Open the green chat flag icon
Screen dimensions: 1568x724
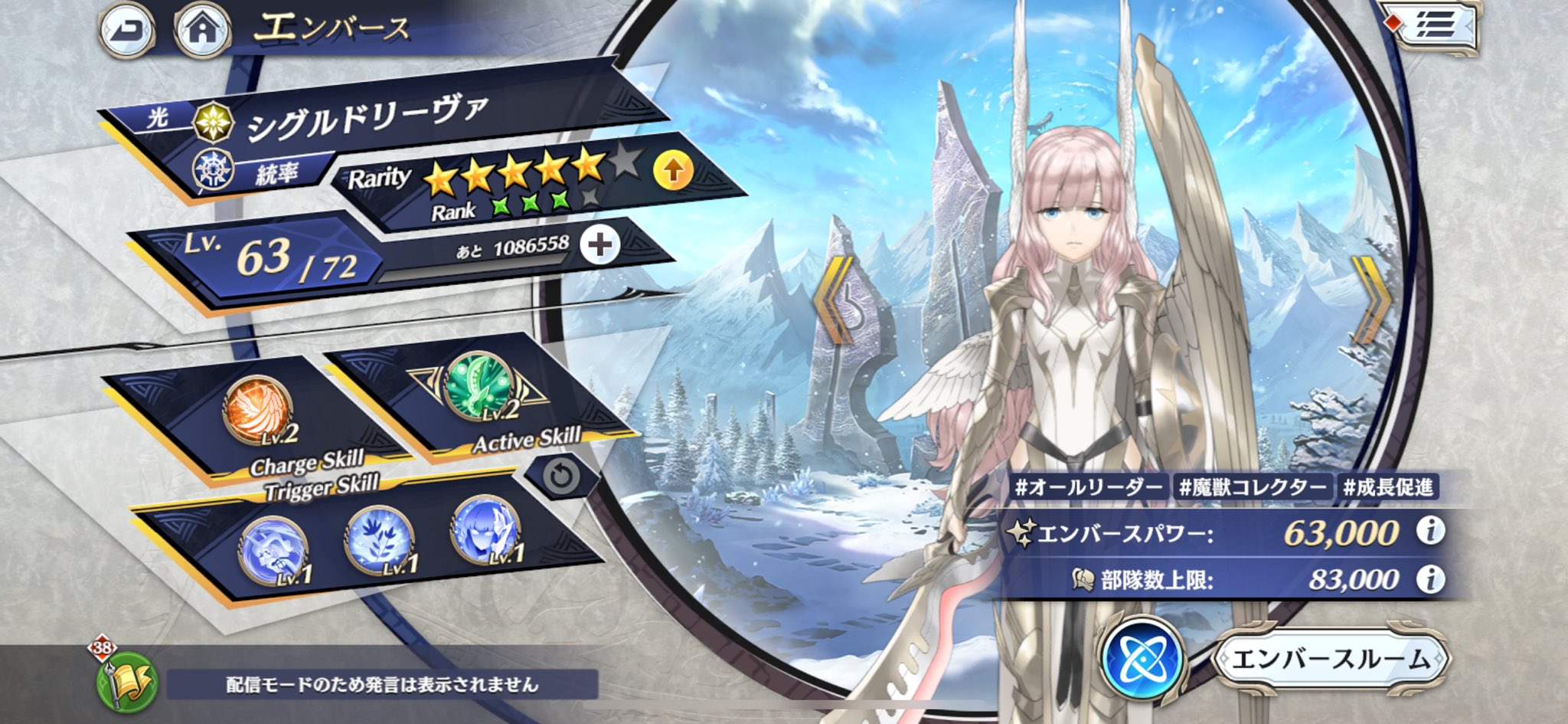point(127,681)
